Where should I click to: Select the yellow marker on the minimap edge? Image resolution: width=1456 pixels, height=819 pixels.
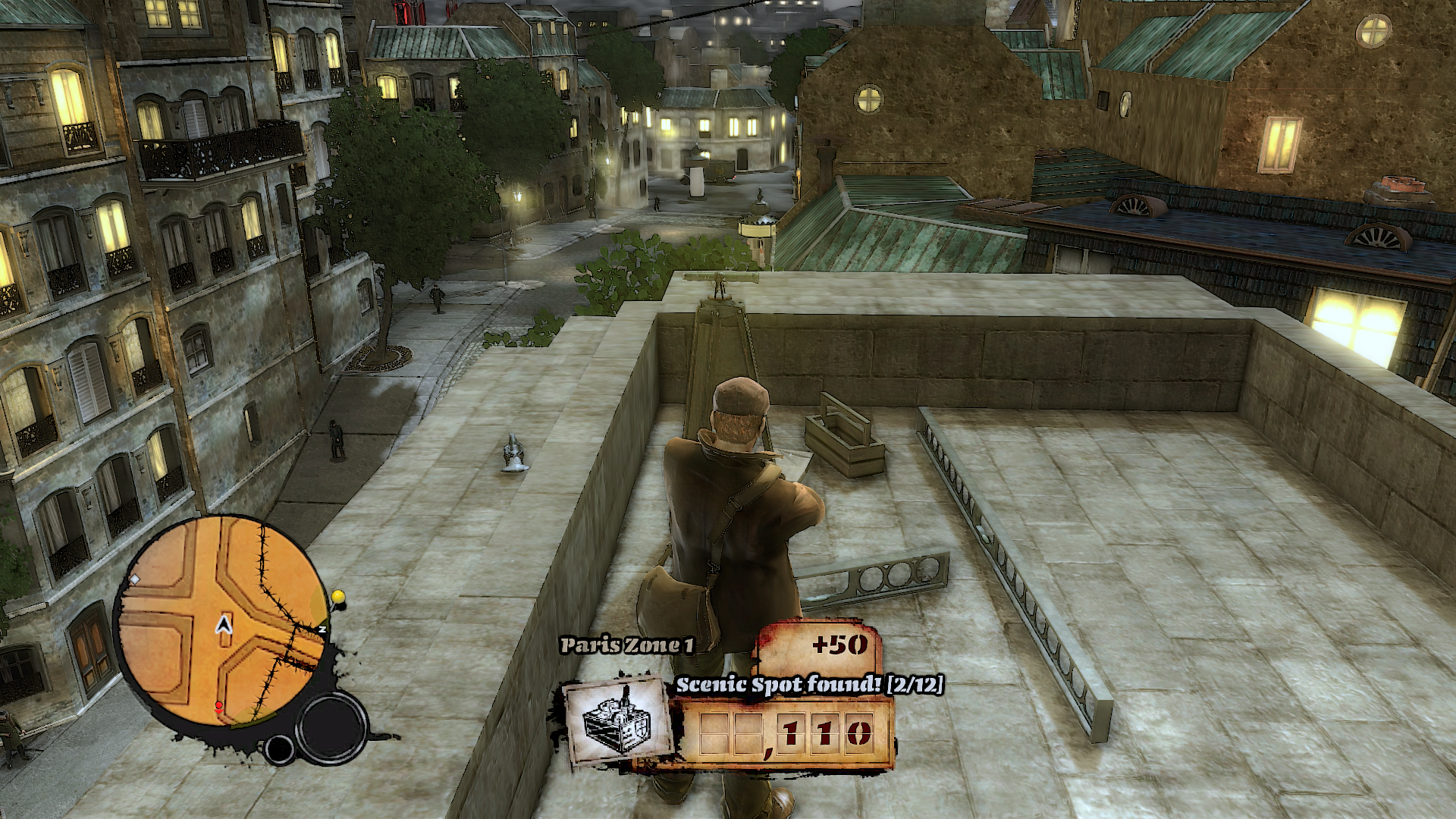click(338, 596)
